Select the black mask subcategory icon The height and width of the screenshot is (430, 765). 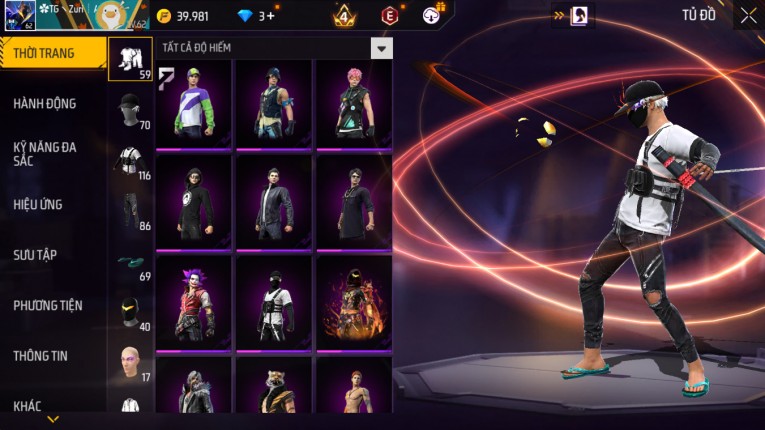130,312
